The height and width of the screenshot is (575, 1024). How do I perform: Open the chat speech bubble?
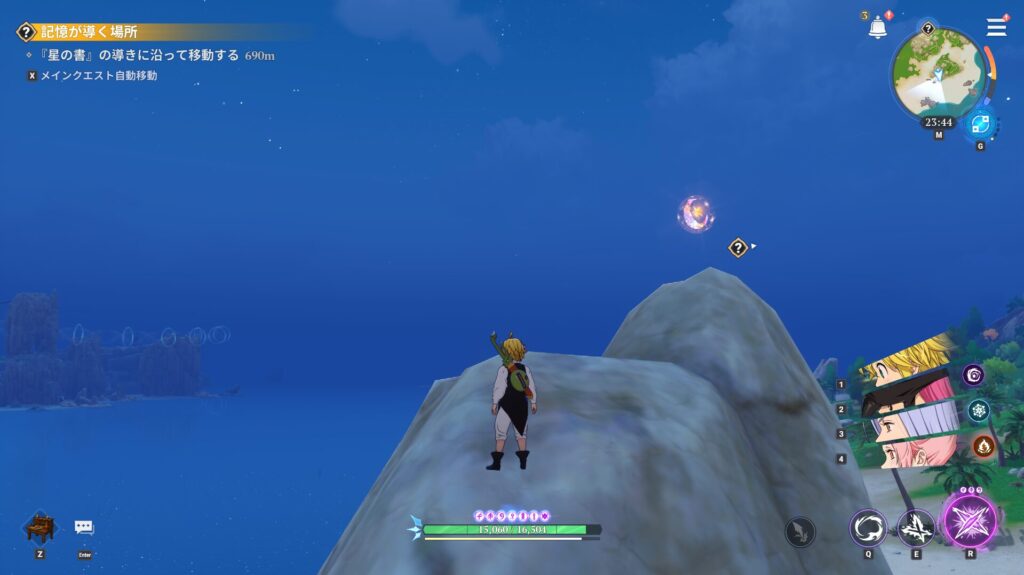(x=84, y=527)
